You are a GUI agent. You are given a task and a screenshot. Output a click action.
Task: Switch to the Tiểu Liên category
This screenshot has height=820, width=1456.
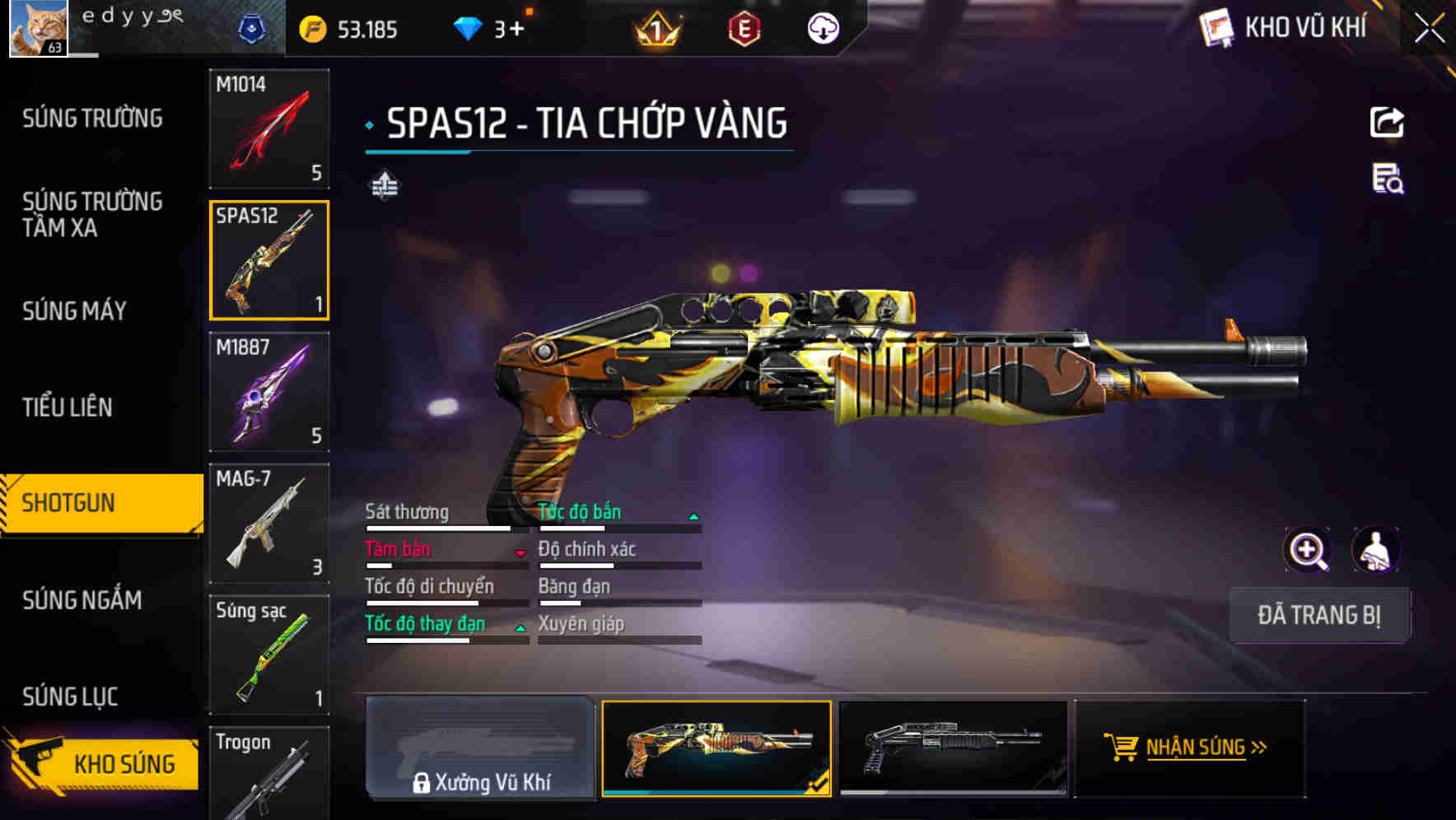68,407
